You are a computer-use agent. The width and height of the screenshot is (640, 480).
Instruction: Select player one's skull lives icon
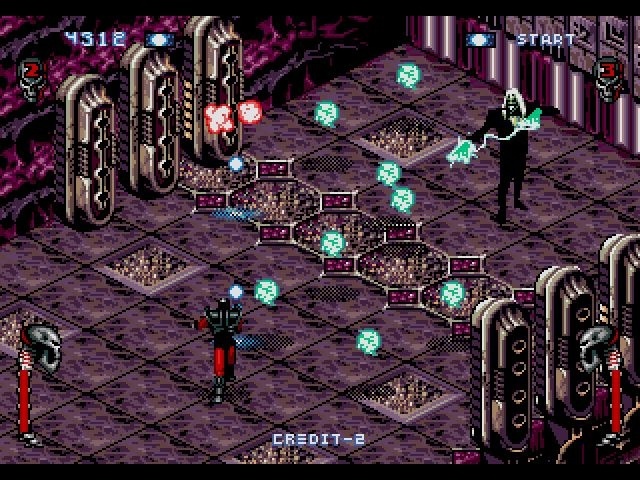(x=31, y=76)
